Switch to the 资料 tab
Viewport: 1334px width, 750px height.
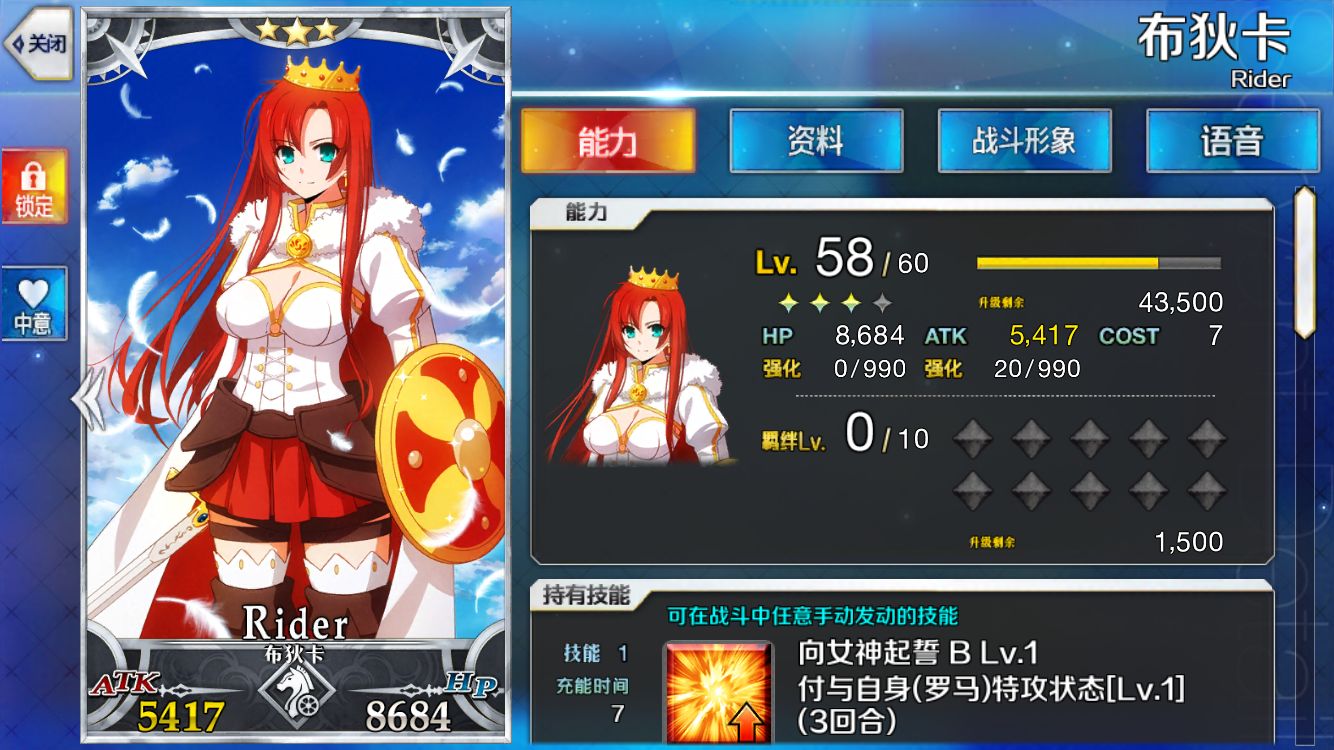(x=816, y=141)
